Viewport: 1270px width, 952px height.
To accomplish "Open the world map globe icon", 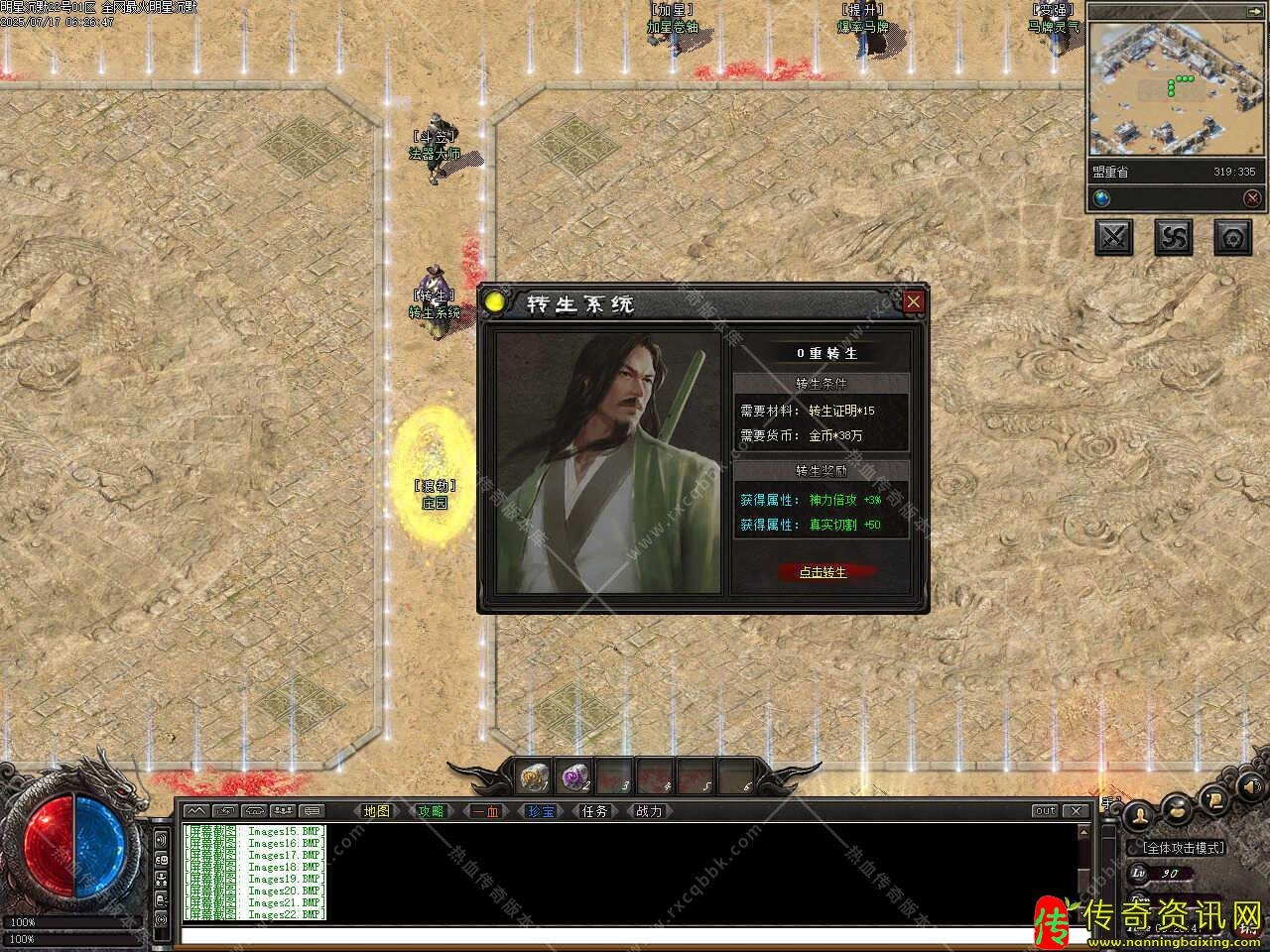I will (x=1101, y=198).
